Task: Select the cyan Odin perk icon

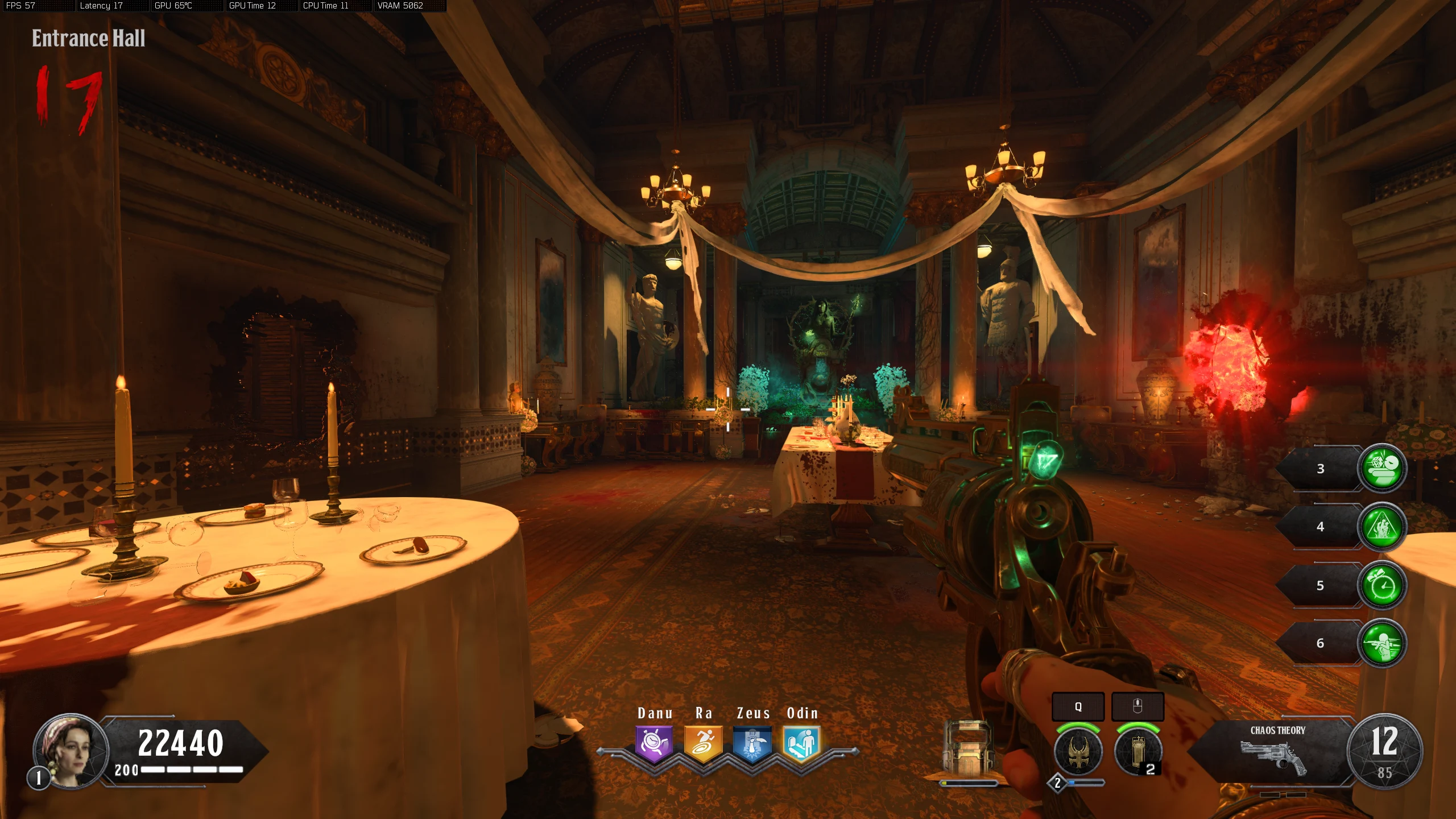Action: coord(801,743)
